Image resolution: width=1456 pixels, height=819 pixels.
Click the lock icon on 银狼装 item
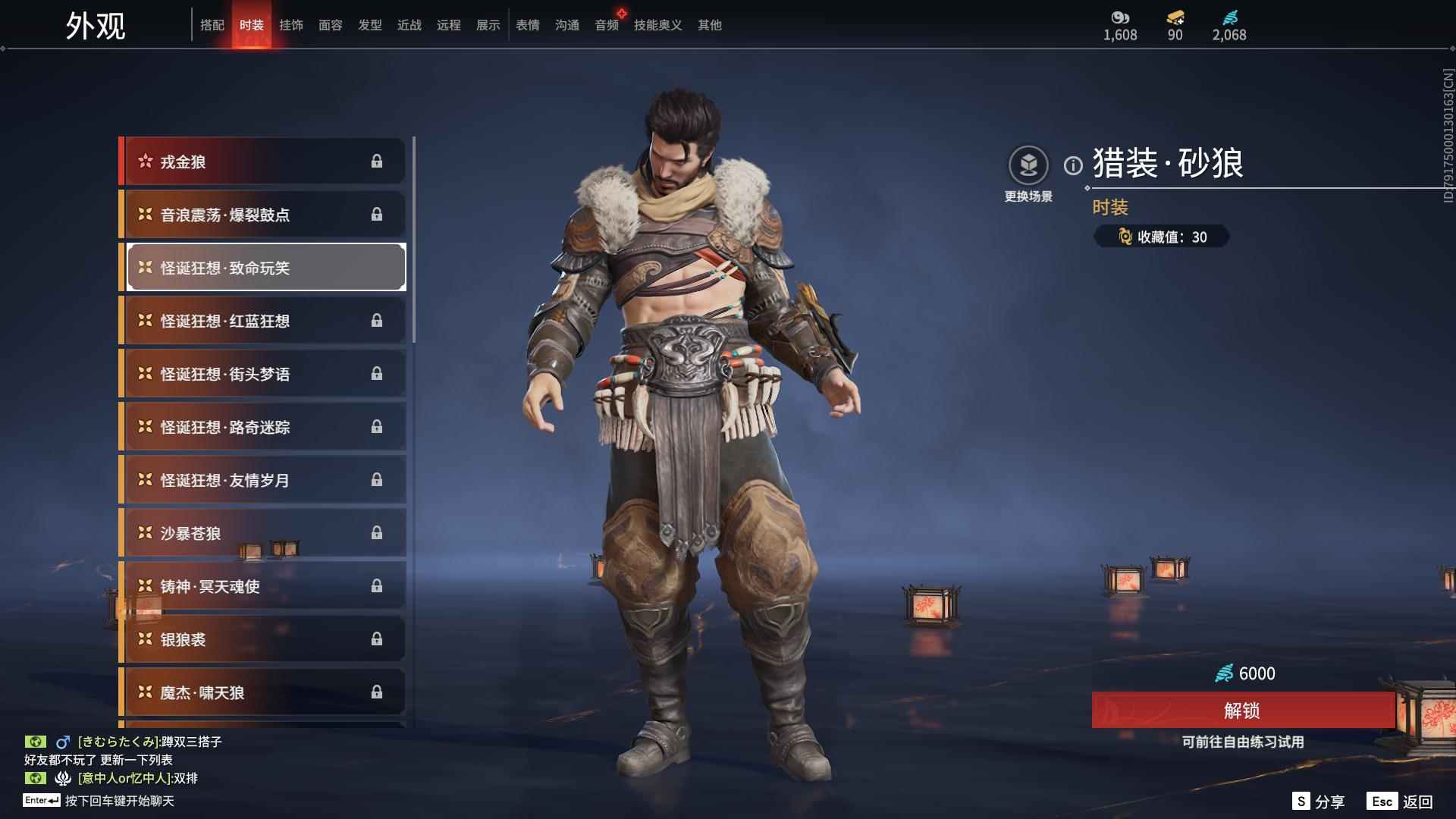[x=377, y=639]
